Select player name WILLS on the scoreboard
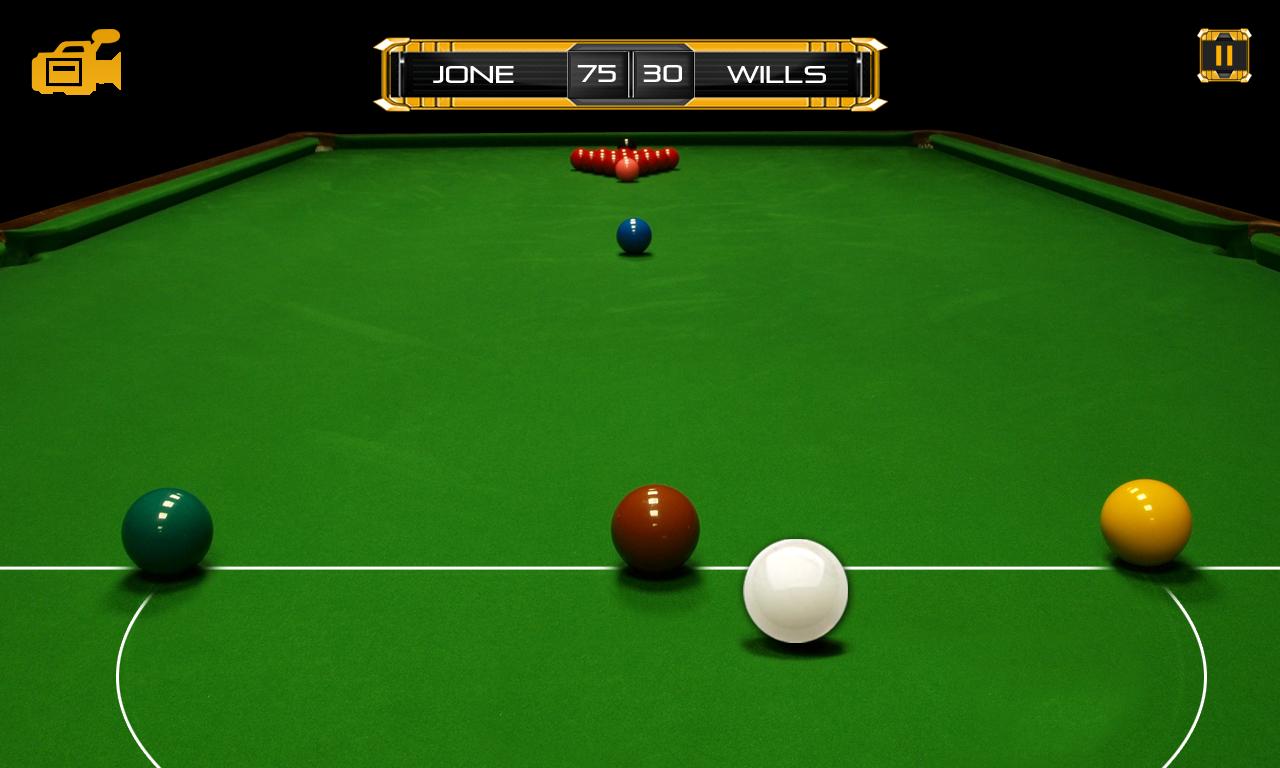Screen dimensions: 1280x768 (779, 73)
